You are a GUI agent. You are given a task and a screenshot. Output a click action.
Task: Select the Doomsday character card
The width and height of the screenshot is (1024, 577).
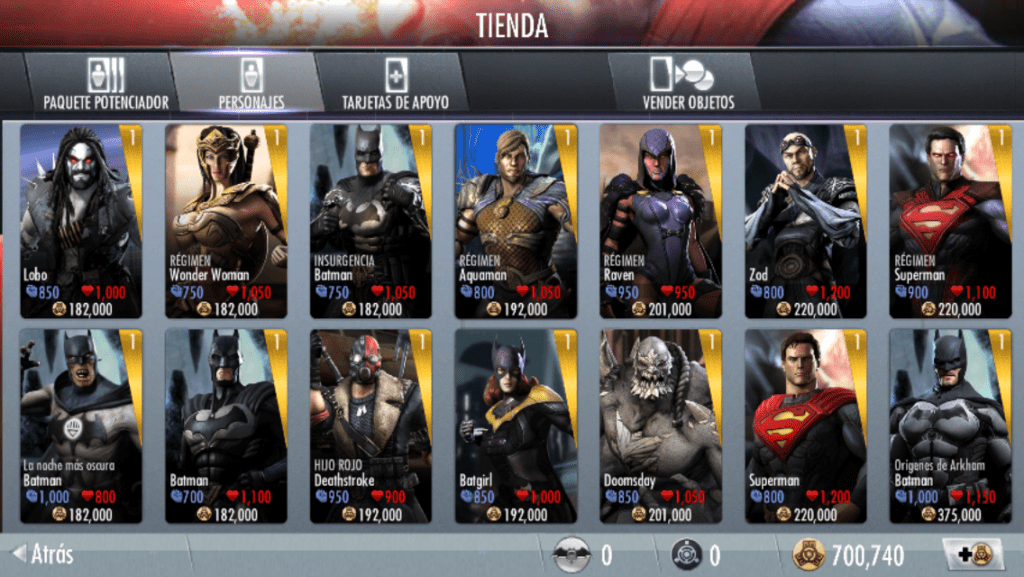tap(661, 426)
